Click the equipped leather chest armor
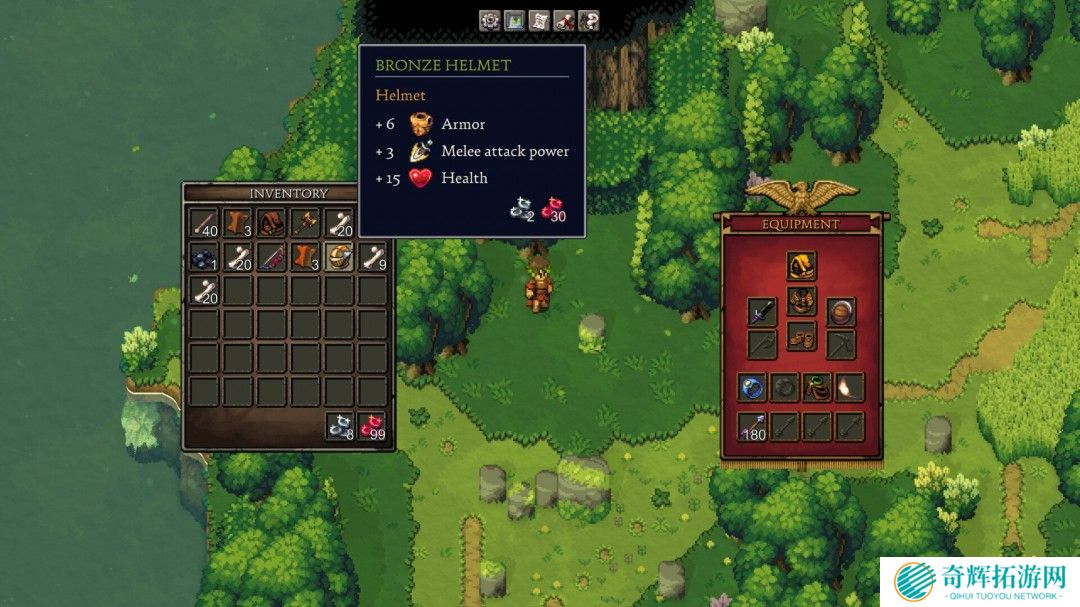This screenshot has height=607, width=1080. (801, 301)
